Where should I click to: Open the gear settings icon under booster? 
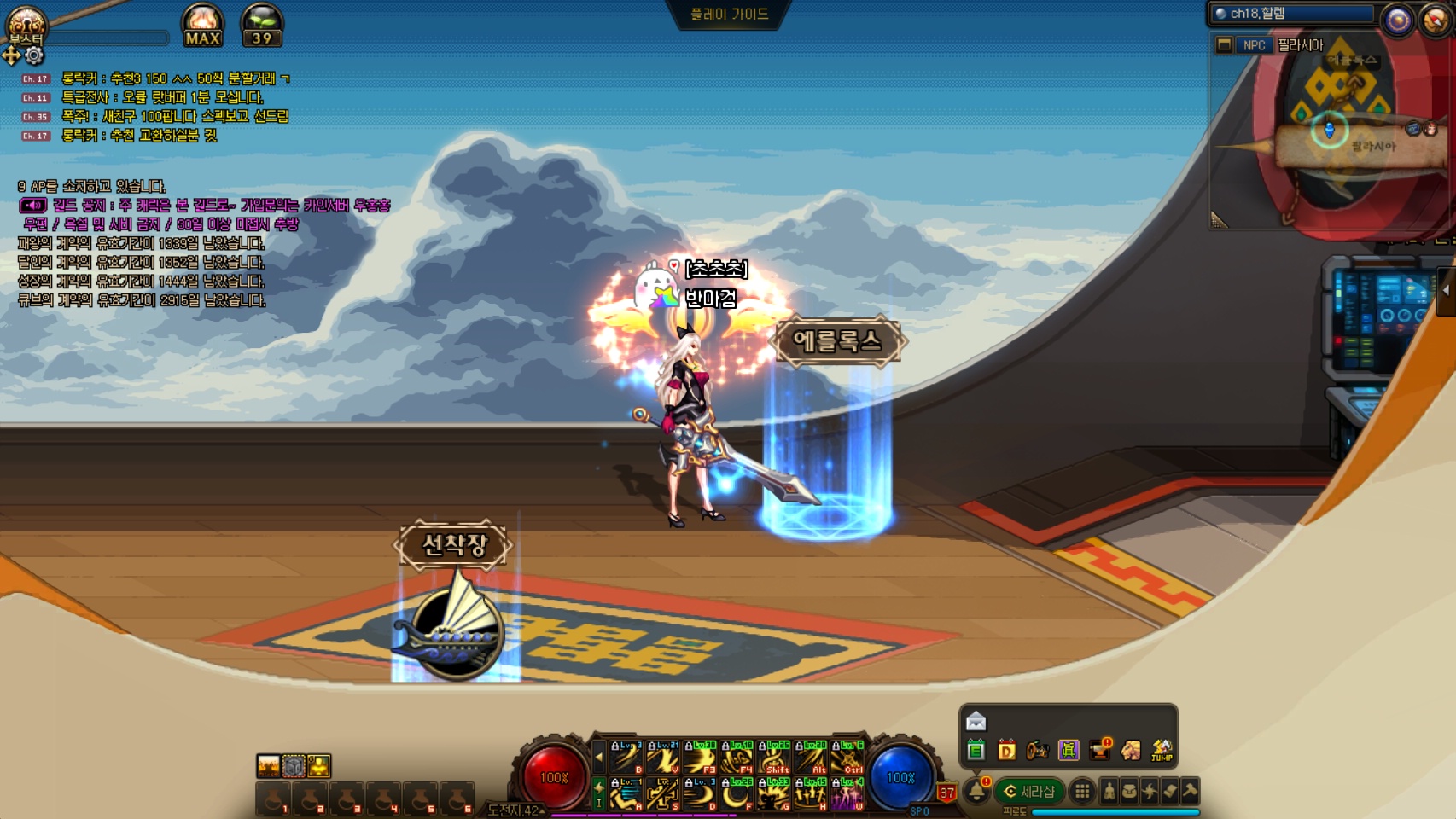[x=34, y=56]
